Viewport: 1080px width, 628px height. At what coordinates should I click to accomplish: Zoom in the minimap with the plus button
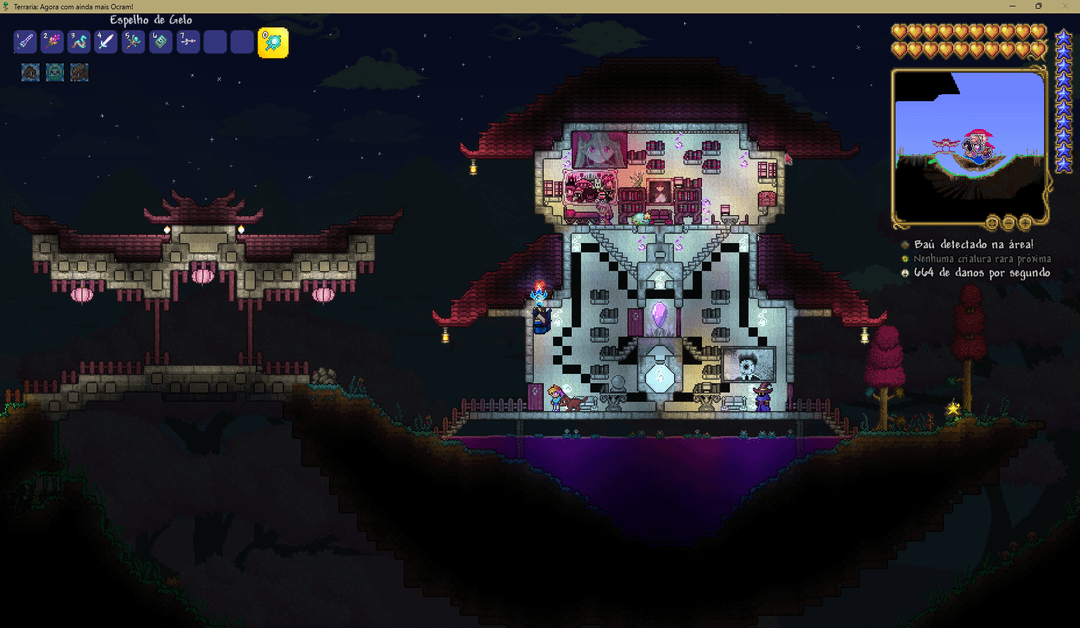1027,222
